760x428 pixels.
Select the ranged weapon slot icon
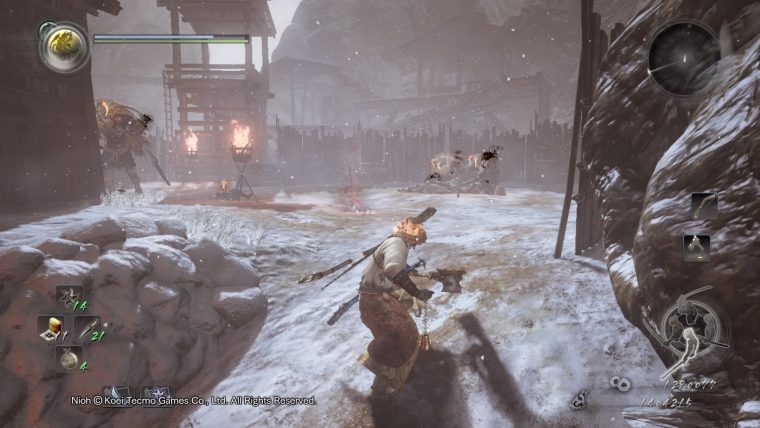click(x=704, y=205)
